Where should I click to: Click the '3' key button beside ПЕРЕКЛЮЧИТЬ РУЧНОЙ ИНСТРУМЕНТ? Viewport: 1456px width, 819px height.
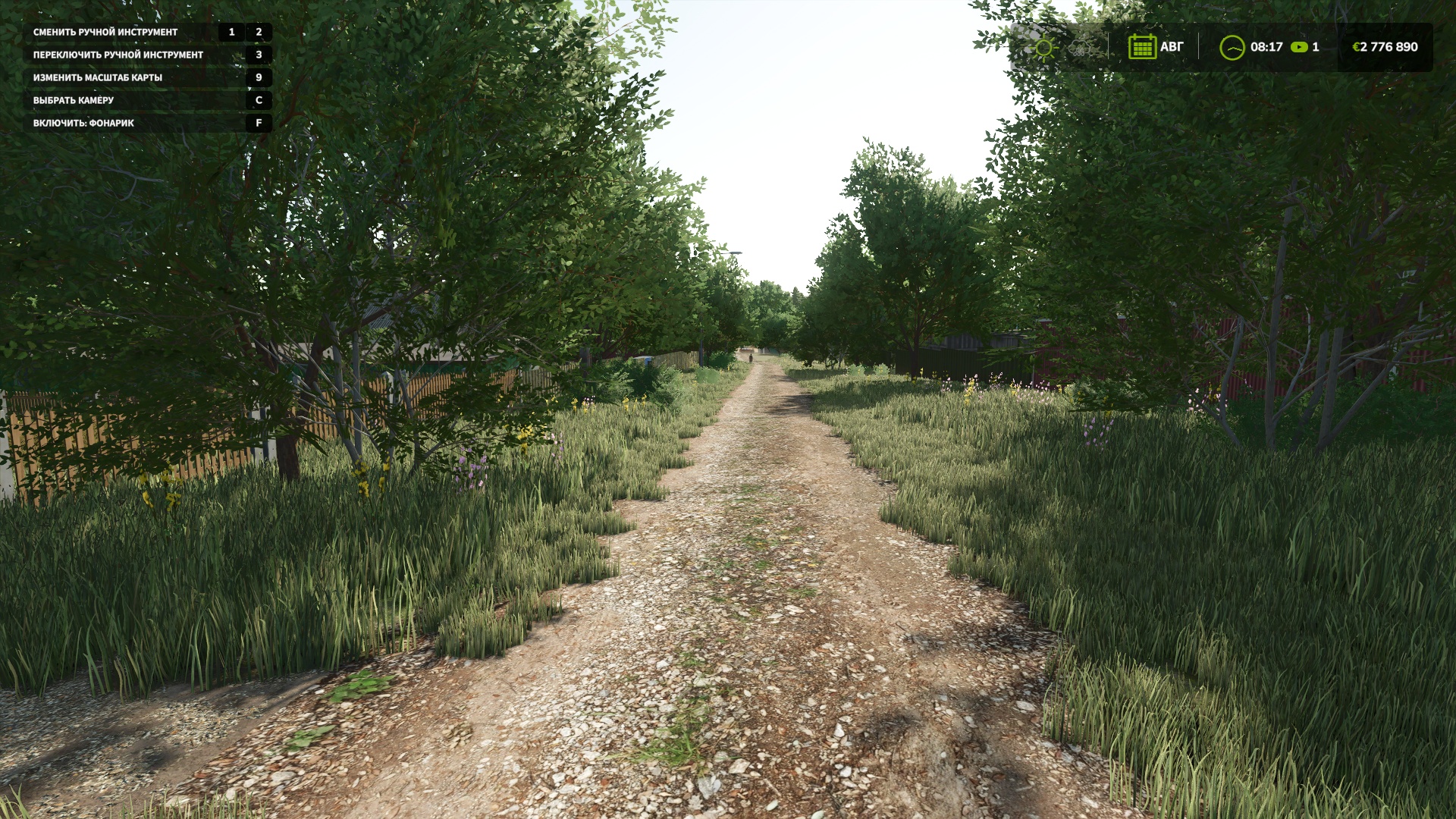click(x=259, y=55)
